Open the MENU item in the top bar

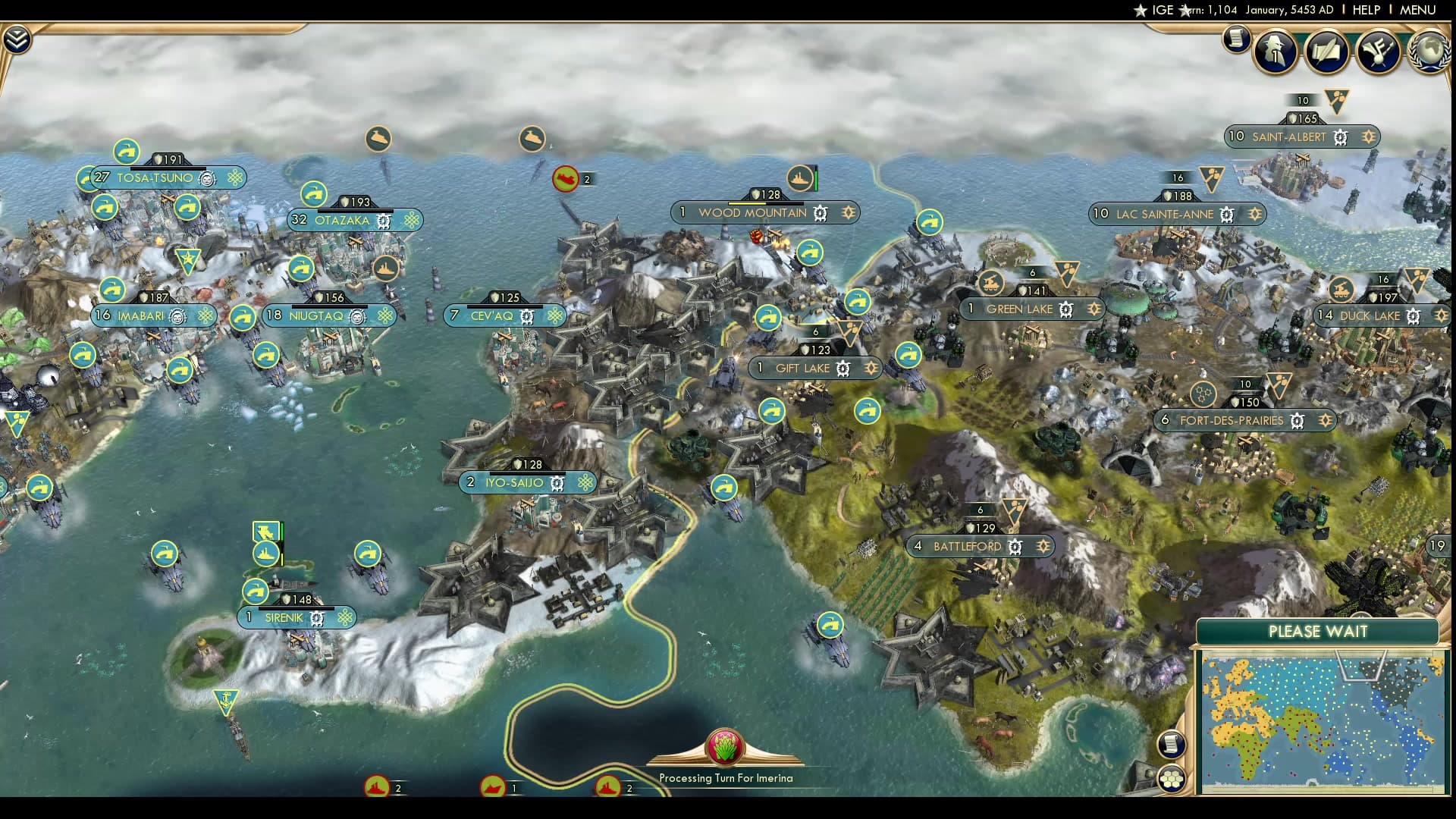click(x=1418, y=11)
